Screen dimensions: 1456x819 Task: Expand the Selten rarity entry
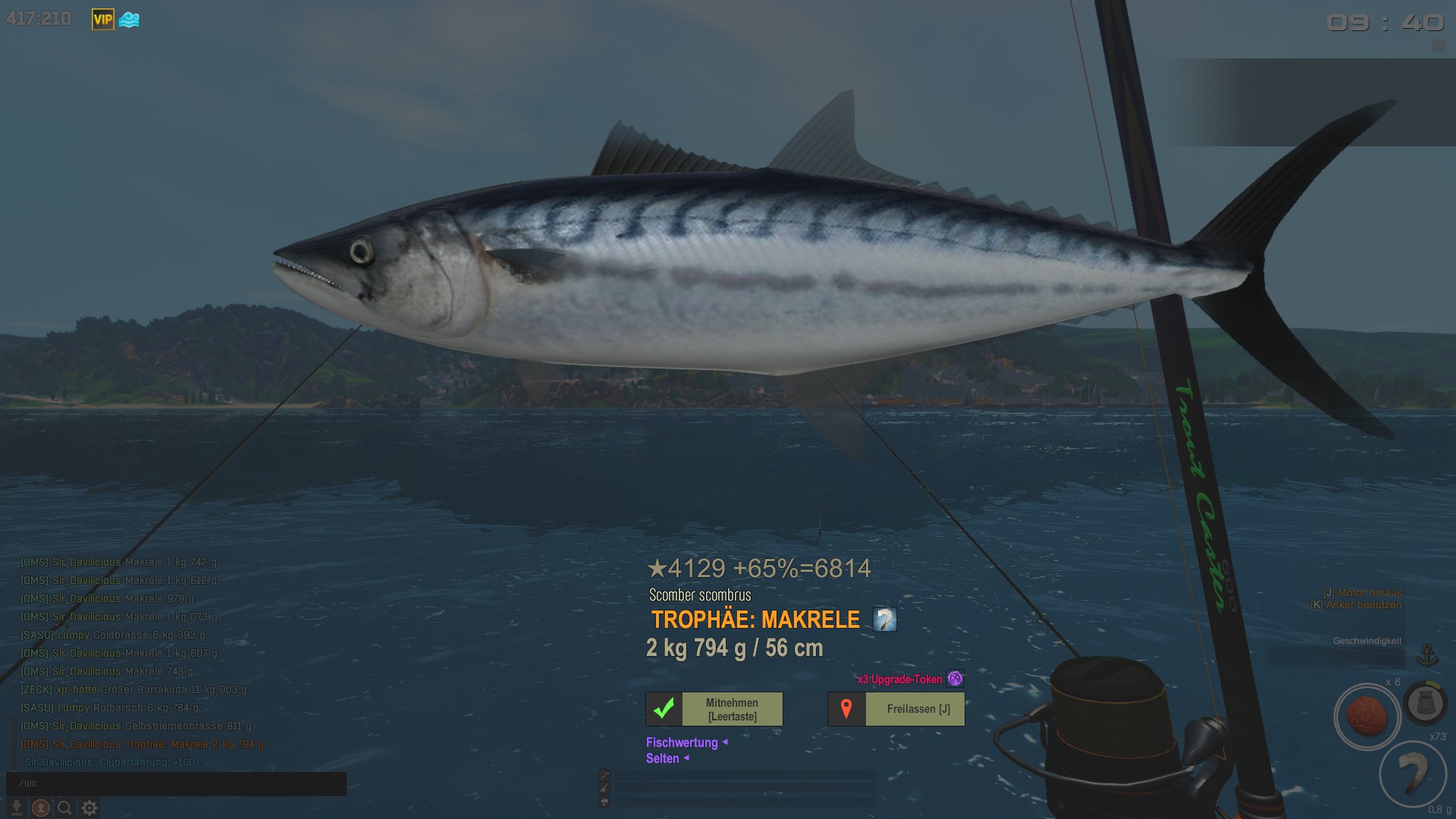pyautogui.click(x=663, y=758)
